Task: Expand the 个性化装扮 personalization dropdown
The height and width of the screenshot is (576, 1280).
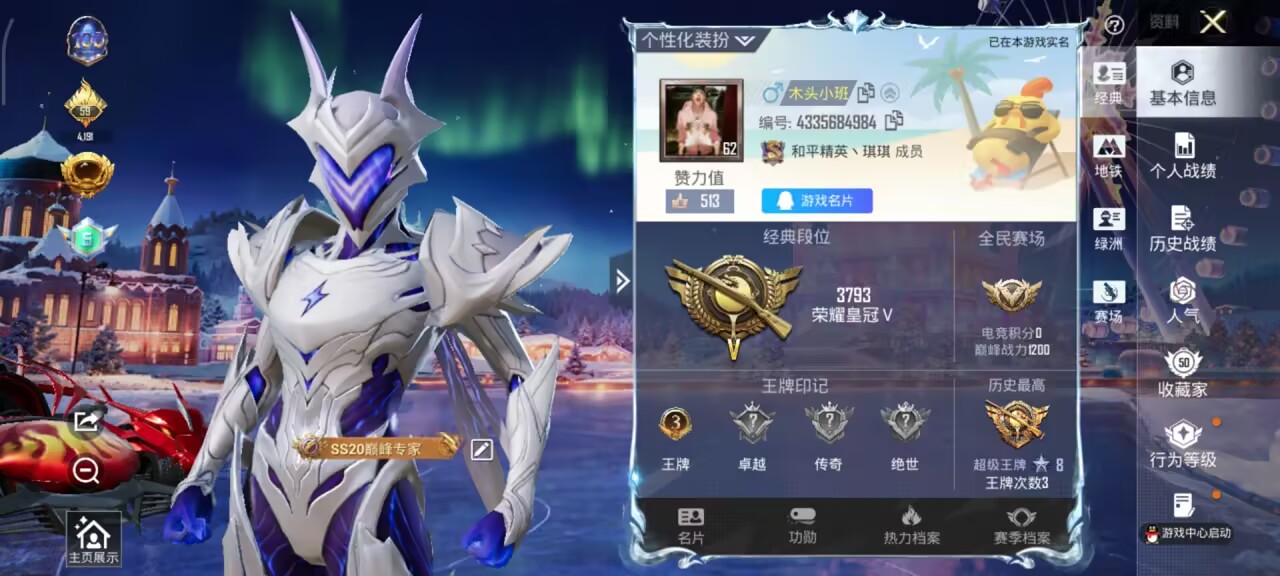Action: (699, 40)
